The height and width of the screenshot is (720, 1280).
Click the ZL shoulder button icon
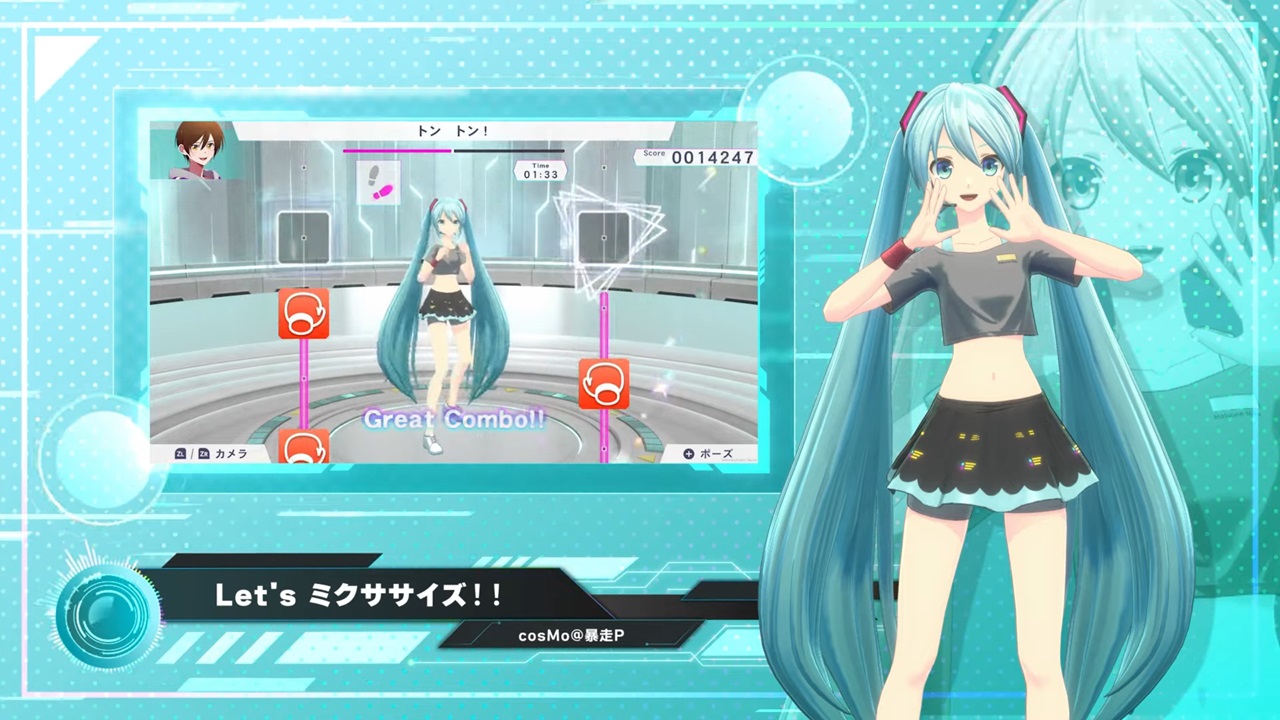(179, 453)
